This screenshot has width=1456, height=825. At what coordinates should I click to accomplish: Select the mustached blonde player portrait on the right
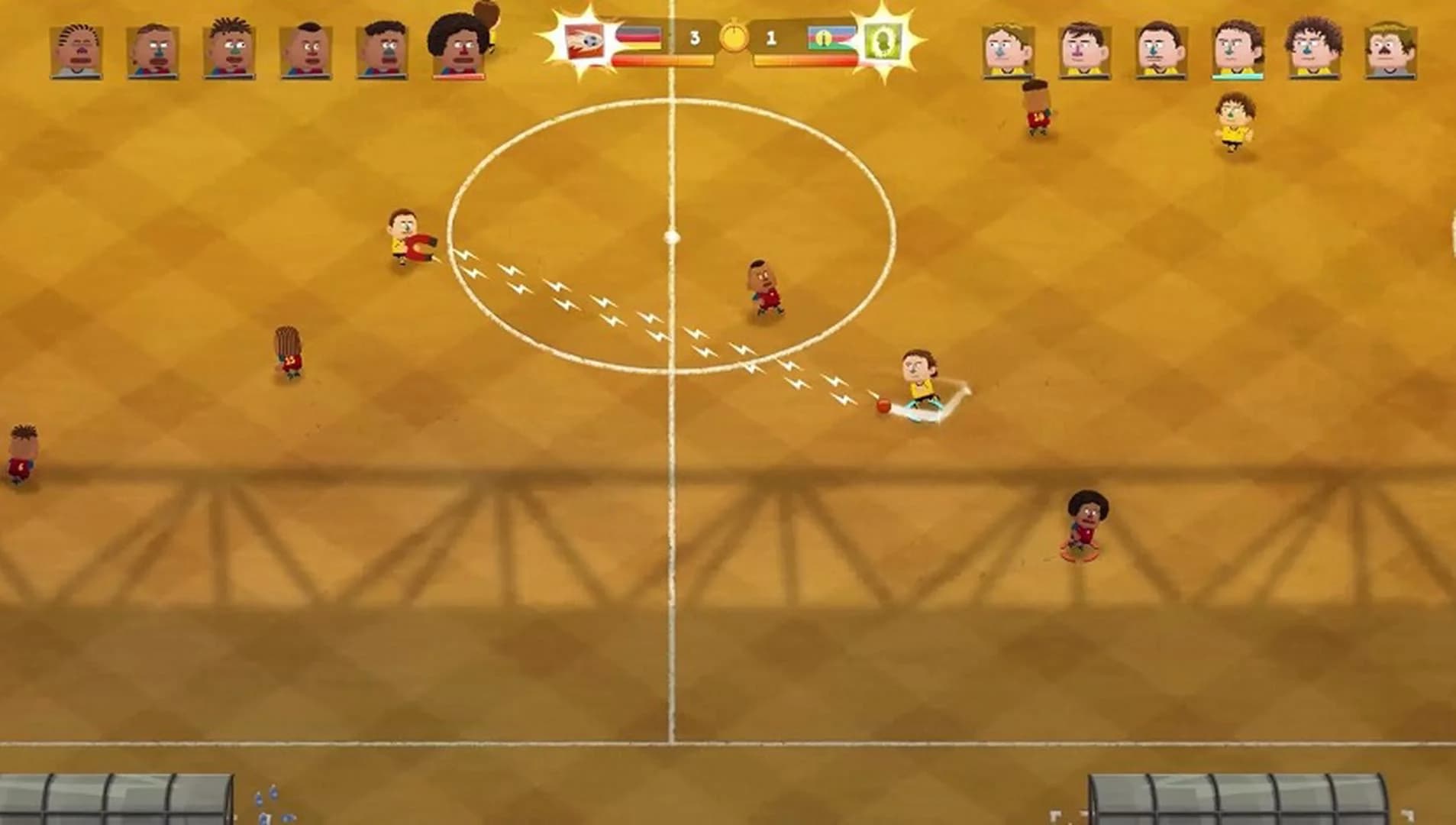pyautogui.click(x=1389, y=50)
